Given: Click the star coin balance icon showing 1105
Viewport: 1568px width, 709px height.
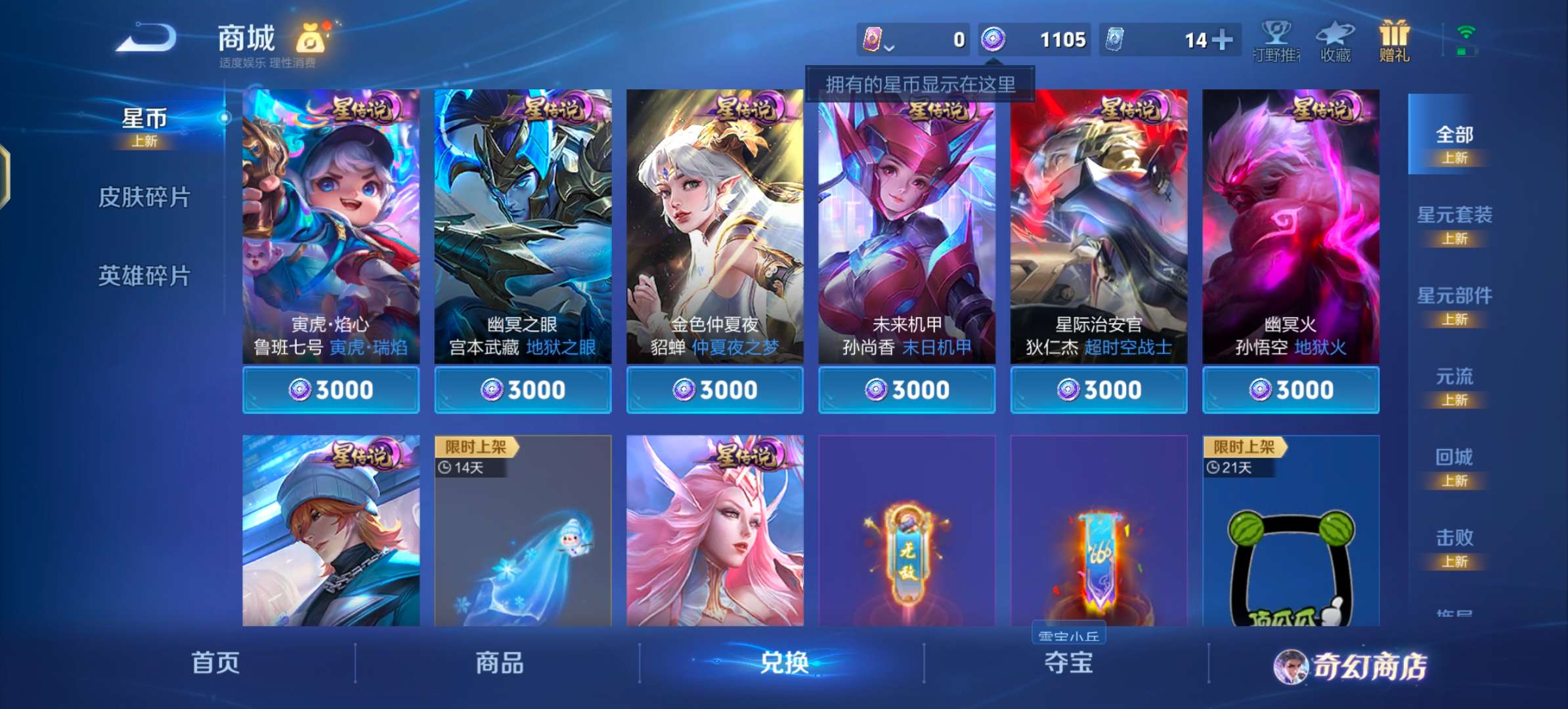Looking at the screenshot, I should (x=995, y=39).
